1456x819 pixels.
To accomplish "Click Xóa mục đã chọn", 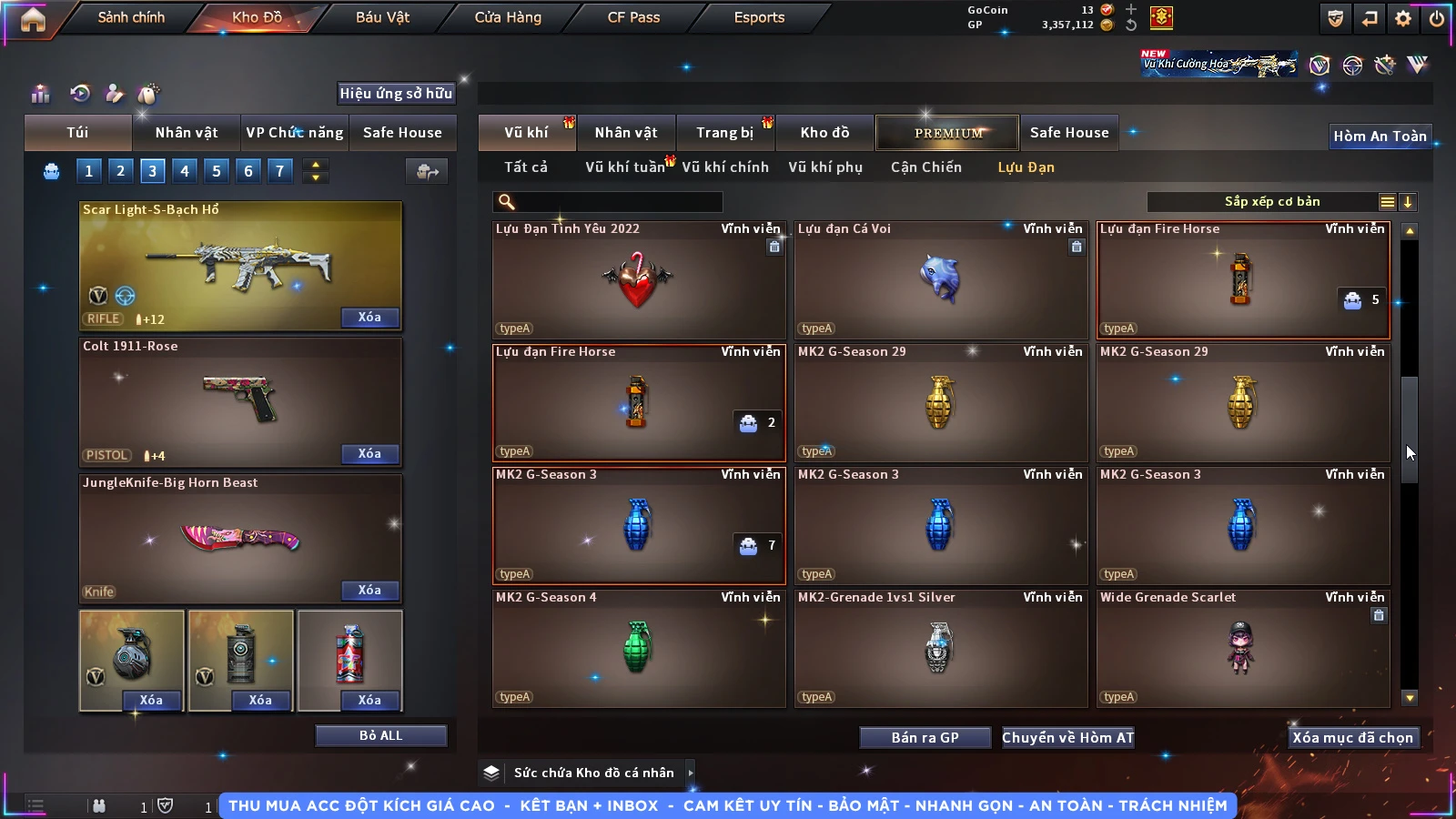I will (x=1352, y=738).
